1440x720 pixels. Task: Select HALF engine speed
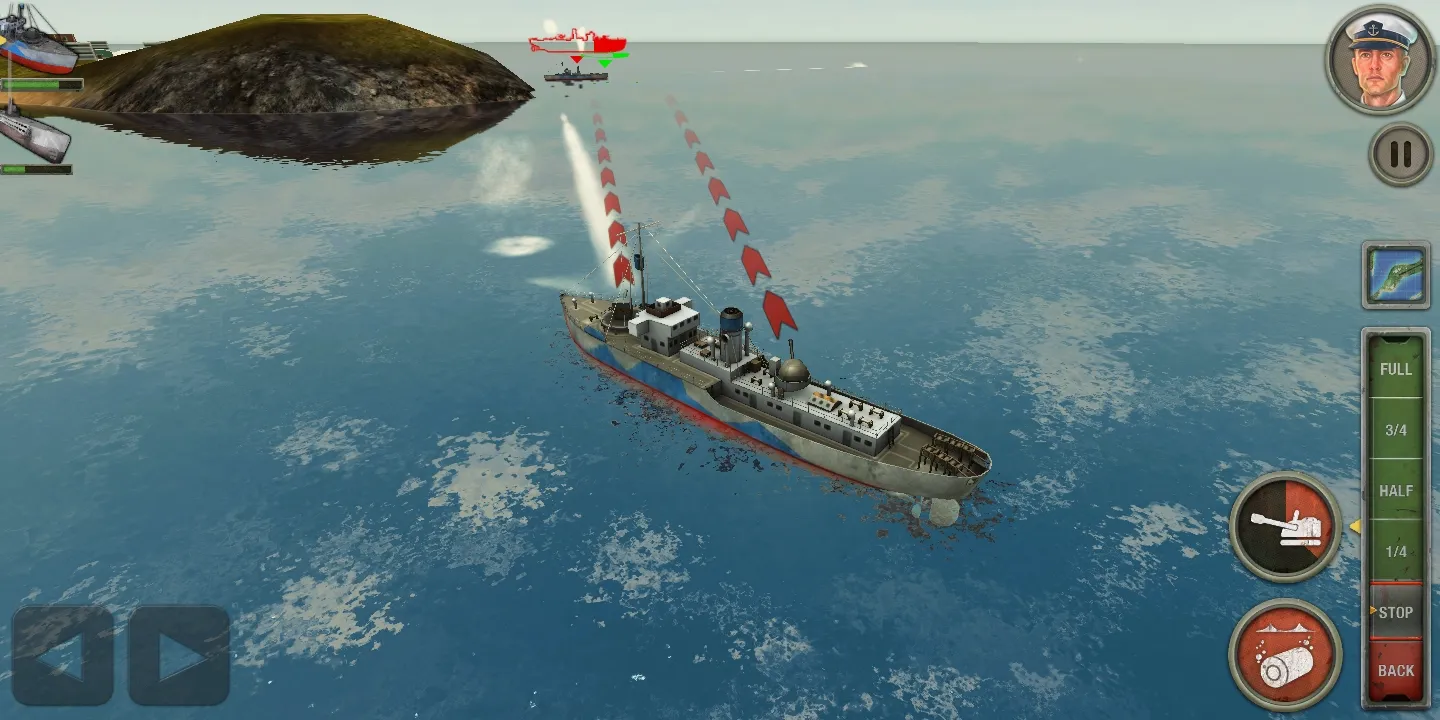point(1395,491)
